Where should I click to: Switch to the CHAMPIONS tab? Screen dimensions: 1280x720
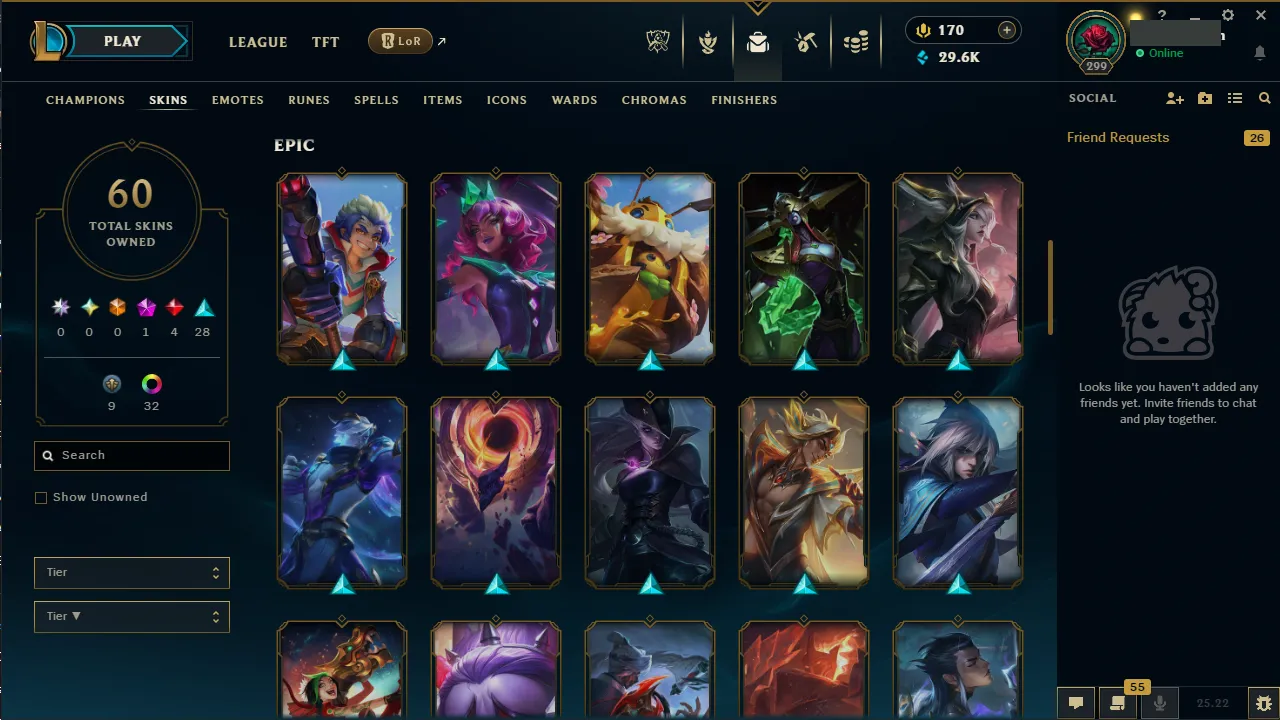coord(85,100)
